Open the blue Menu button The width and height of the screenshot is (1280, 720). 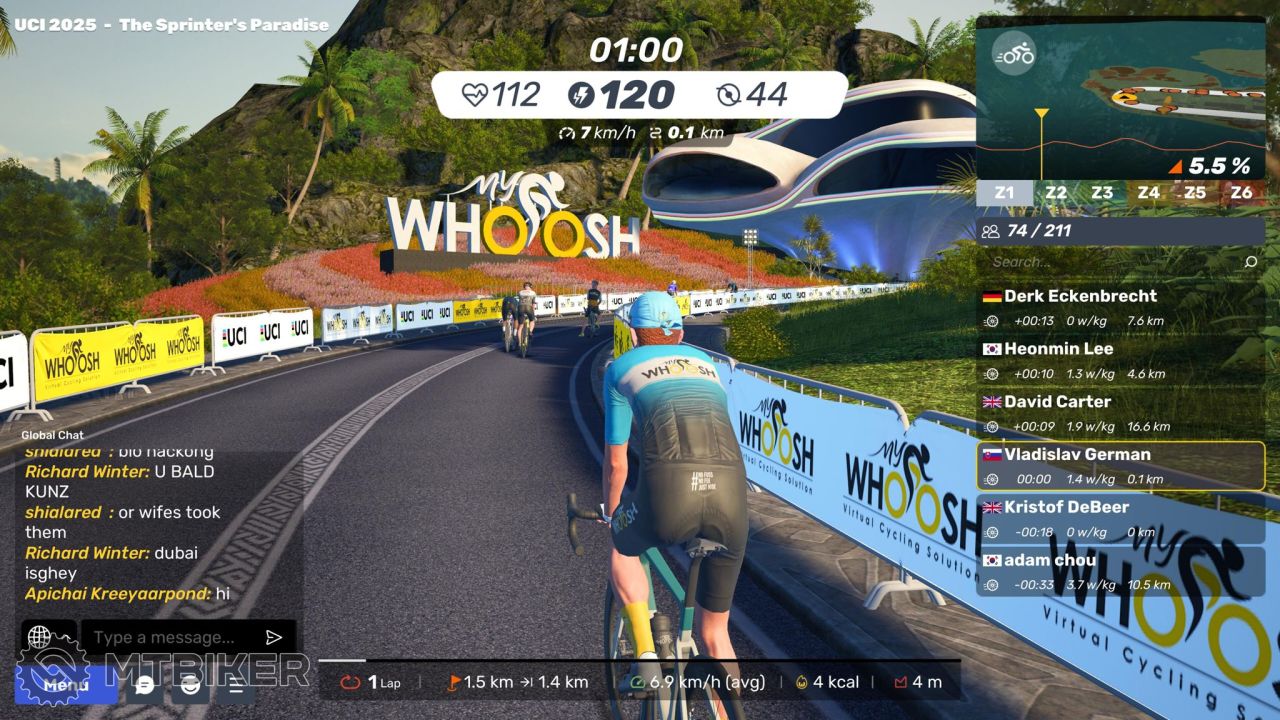click(x=66, y=685)
